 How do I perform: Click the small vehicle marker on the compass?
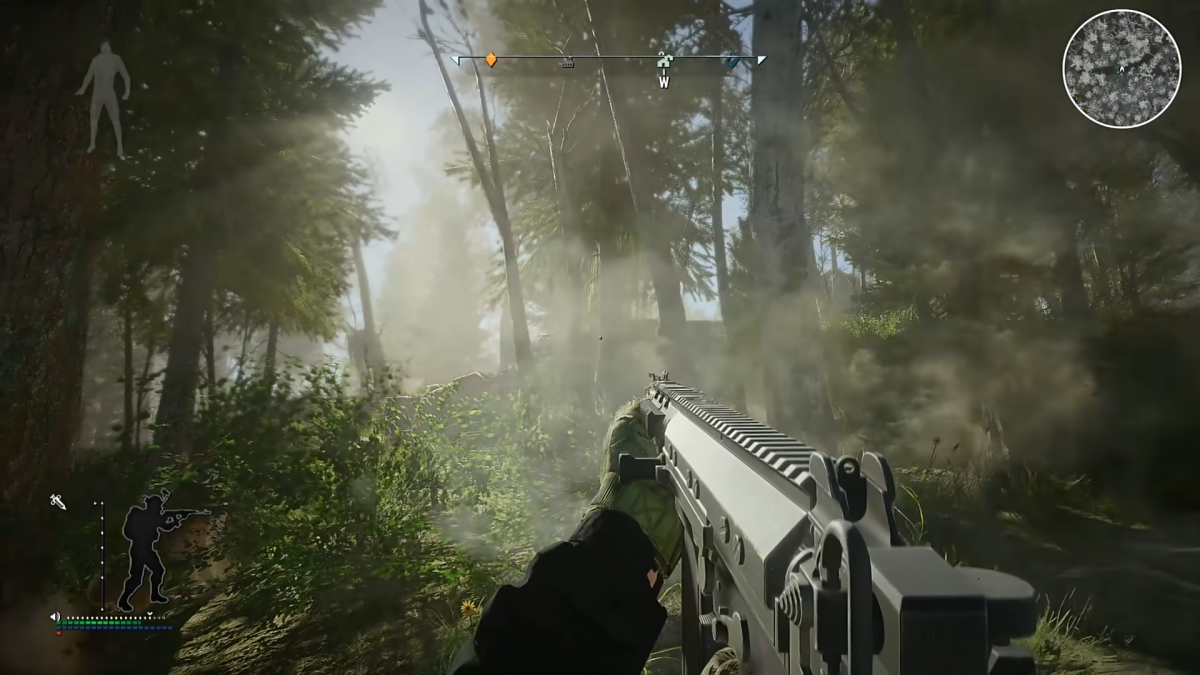click(x=567, y=63)
